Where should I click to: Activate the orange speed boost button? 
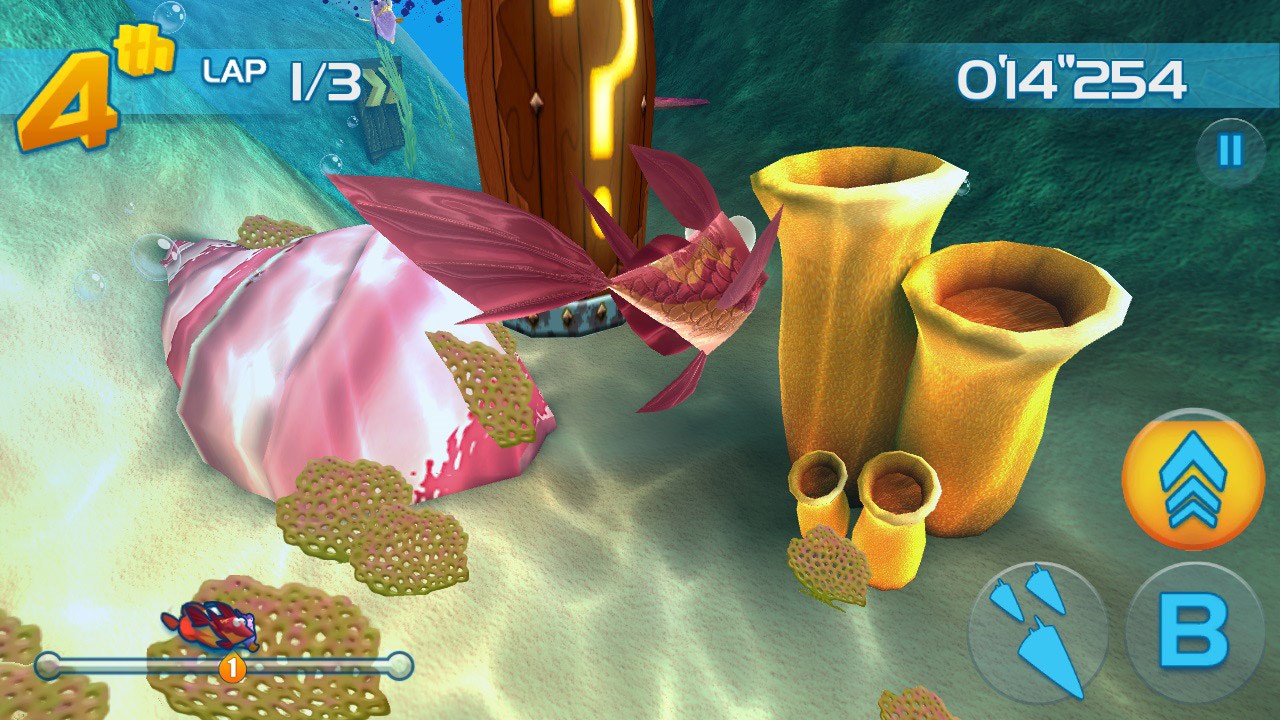pyautogui.click(x=1193, y=480)
